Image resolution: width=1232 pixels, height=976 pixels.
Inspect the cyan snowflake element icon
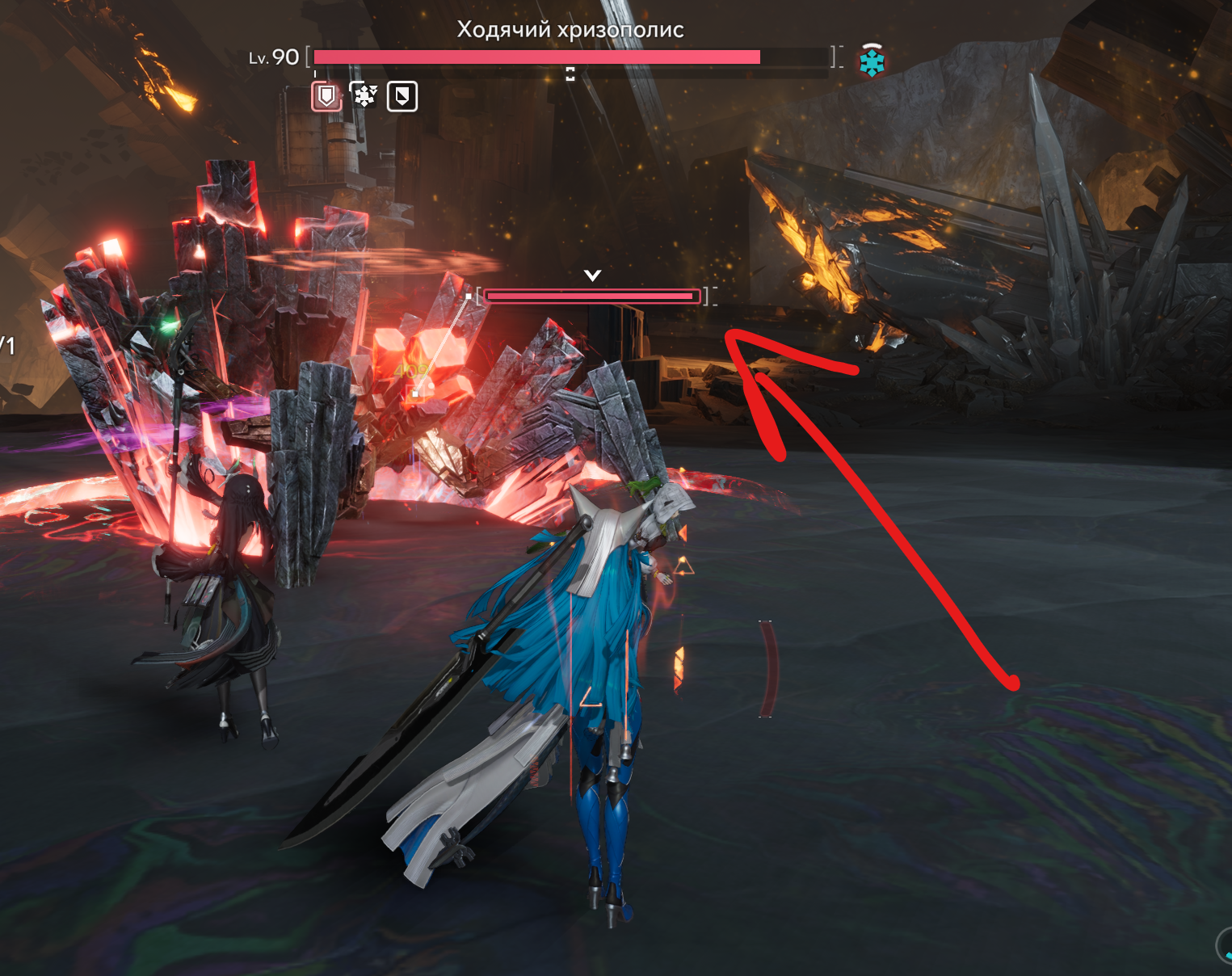click(872, 62)
